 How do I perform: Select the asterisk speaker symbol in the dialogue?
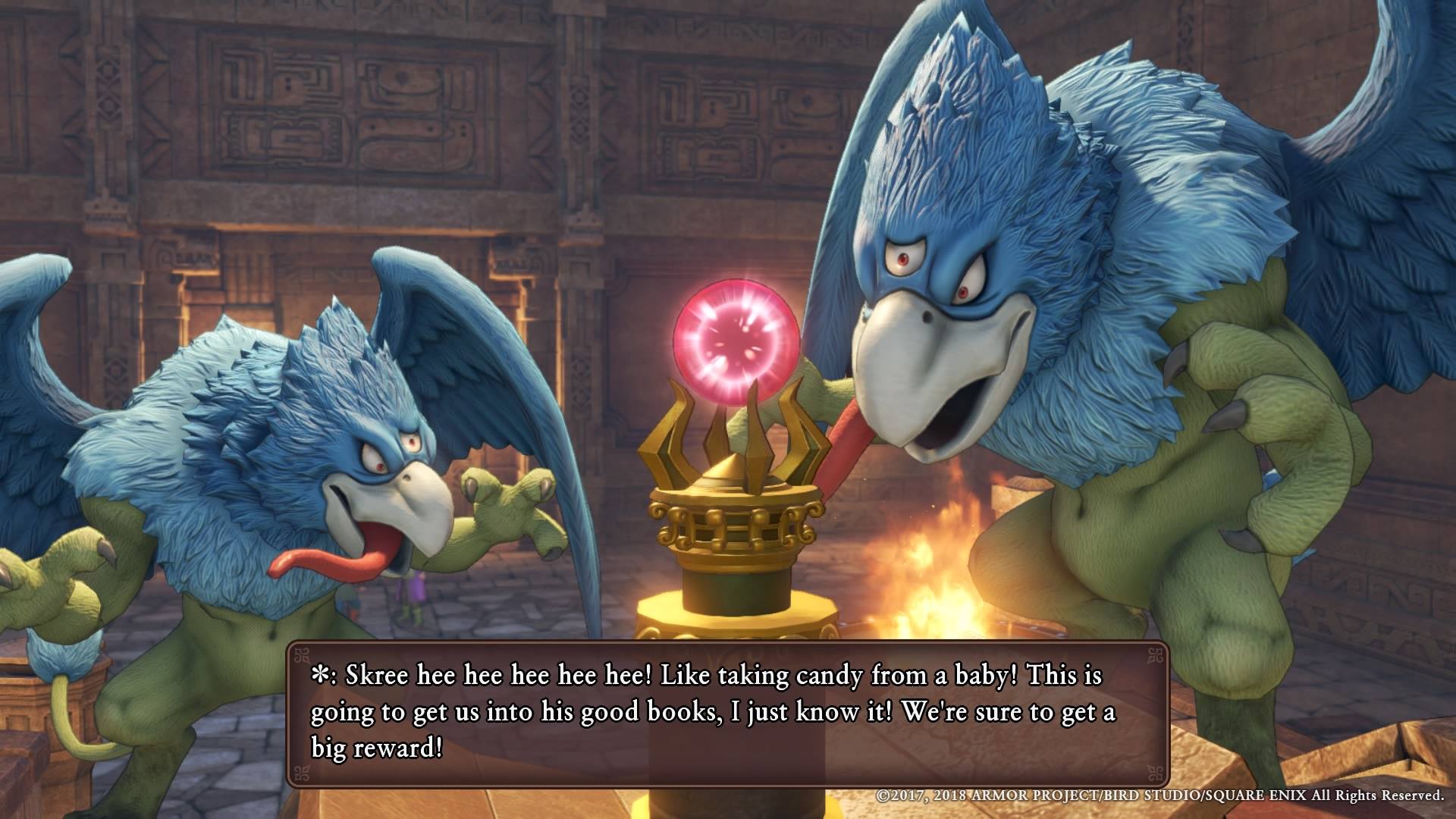(x=318, y=674)
